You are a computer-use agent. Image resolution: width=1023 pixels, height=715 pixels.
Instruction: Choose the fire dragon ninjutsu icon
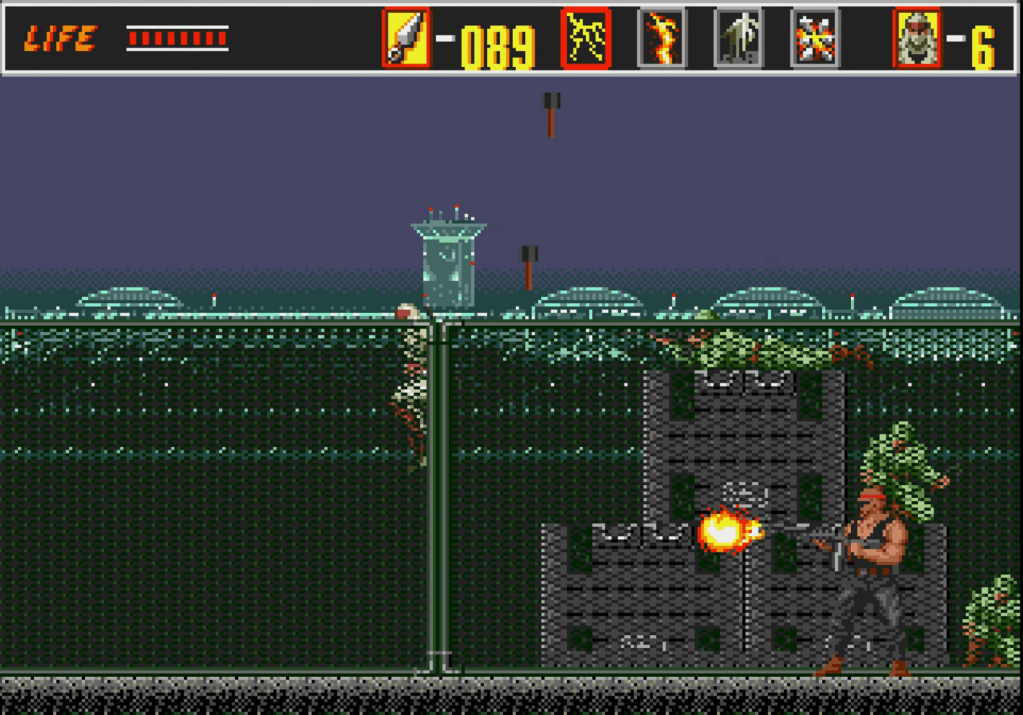(662, 38)
